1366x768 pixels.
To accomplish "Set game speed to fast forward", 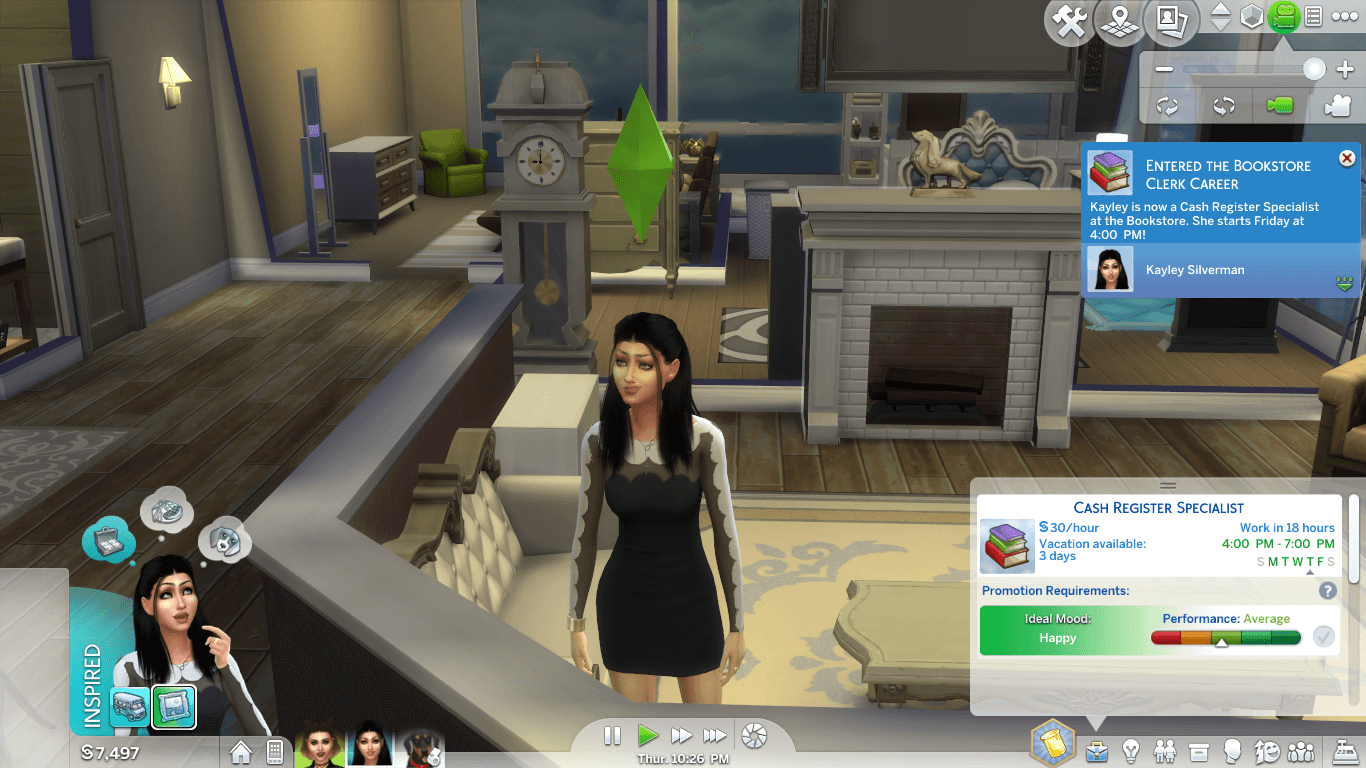I will [x=682, y=736].
